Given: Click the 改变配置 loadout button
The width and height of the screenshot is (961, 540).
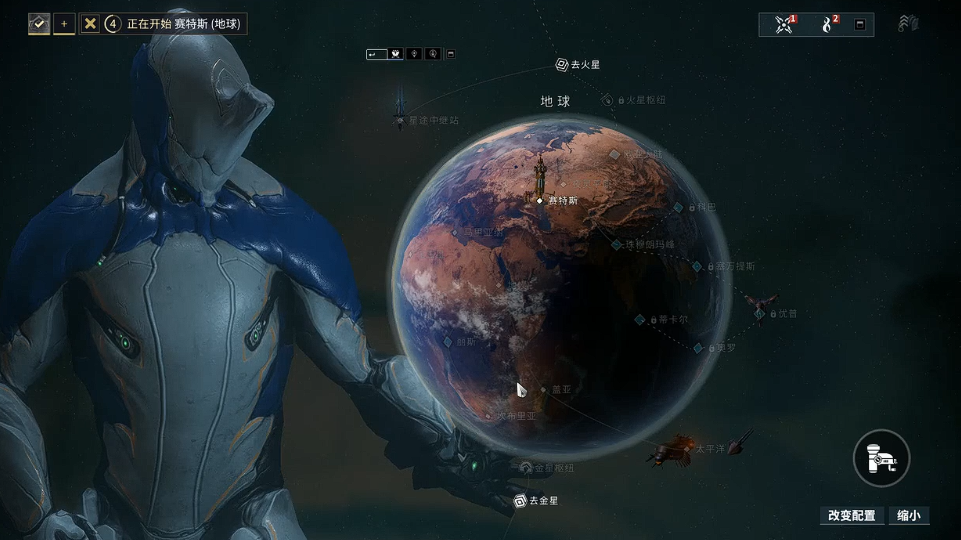Looking at the screenshot, I should [852, 516].
